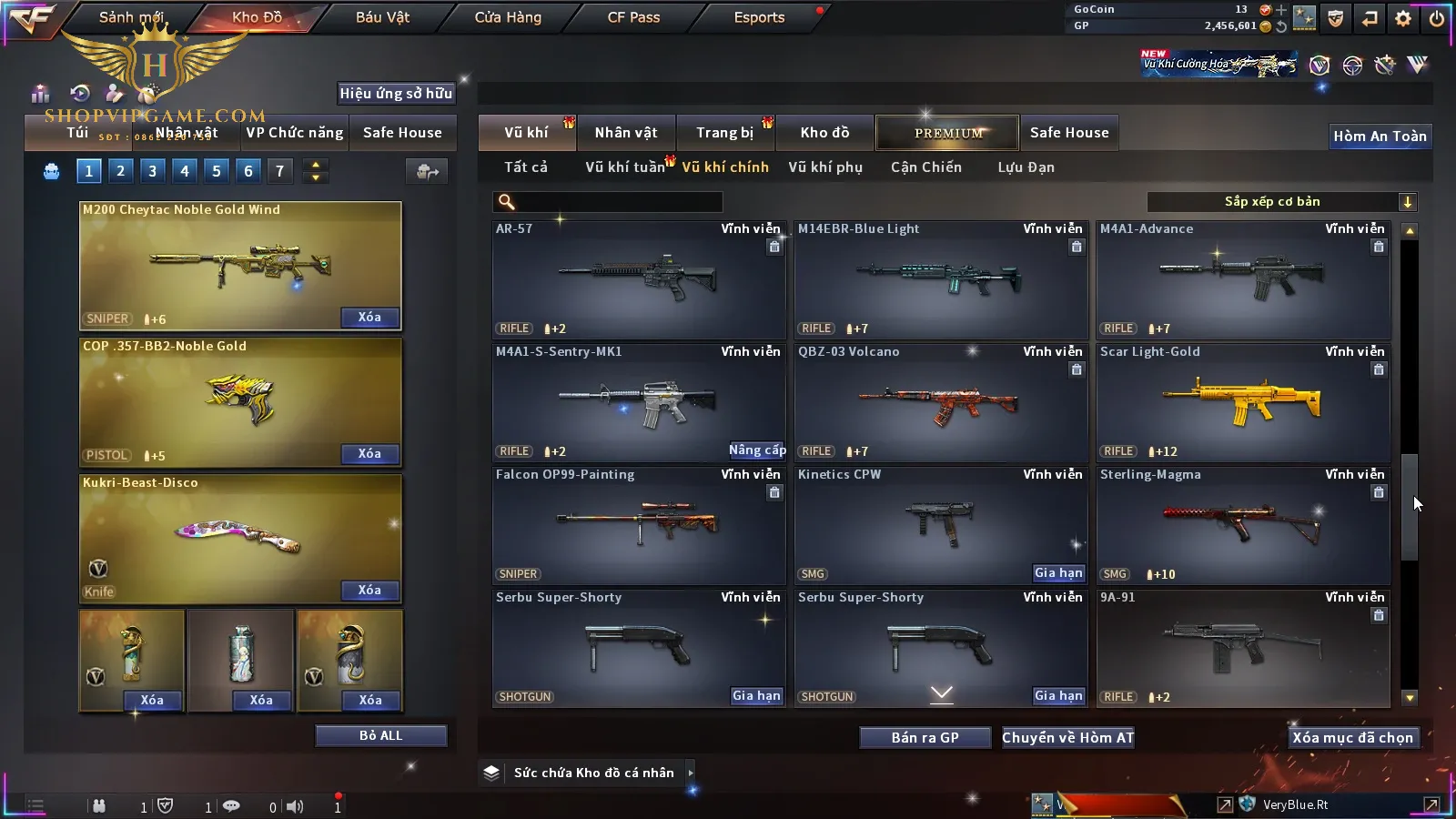Viewport: 1456px width, 819px height.
Task: Open the CF Pass menu
Action: coord(633,17)
